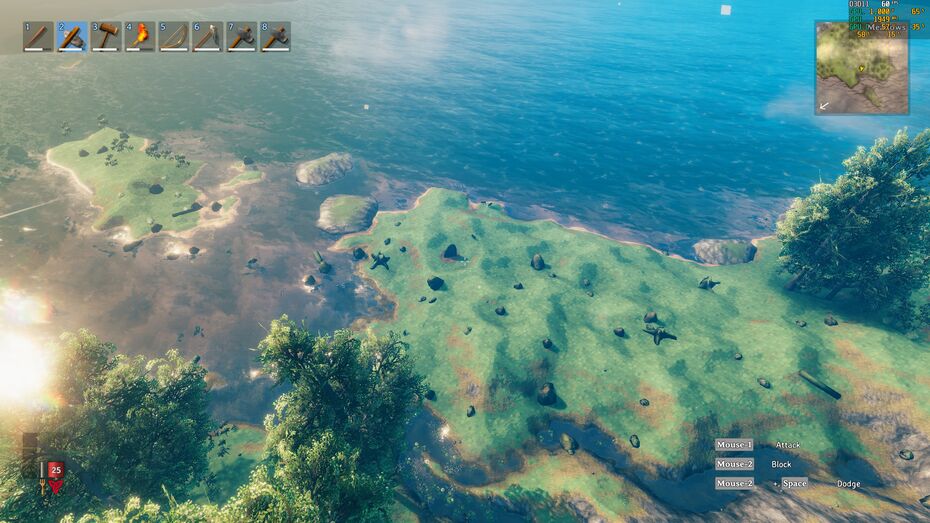Choose the axe in hotbar slot 8
The image size is (930, 523).
coord(276,37)
